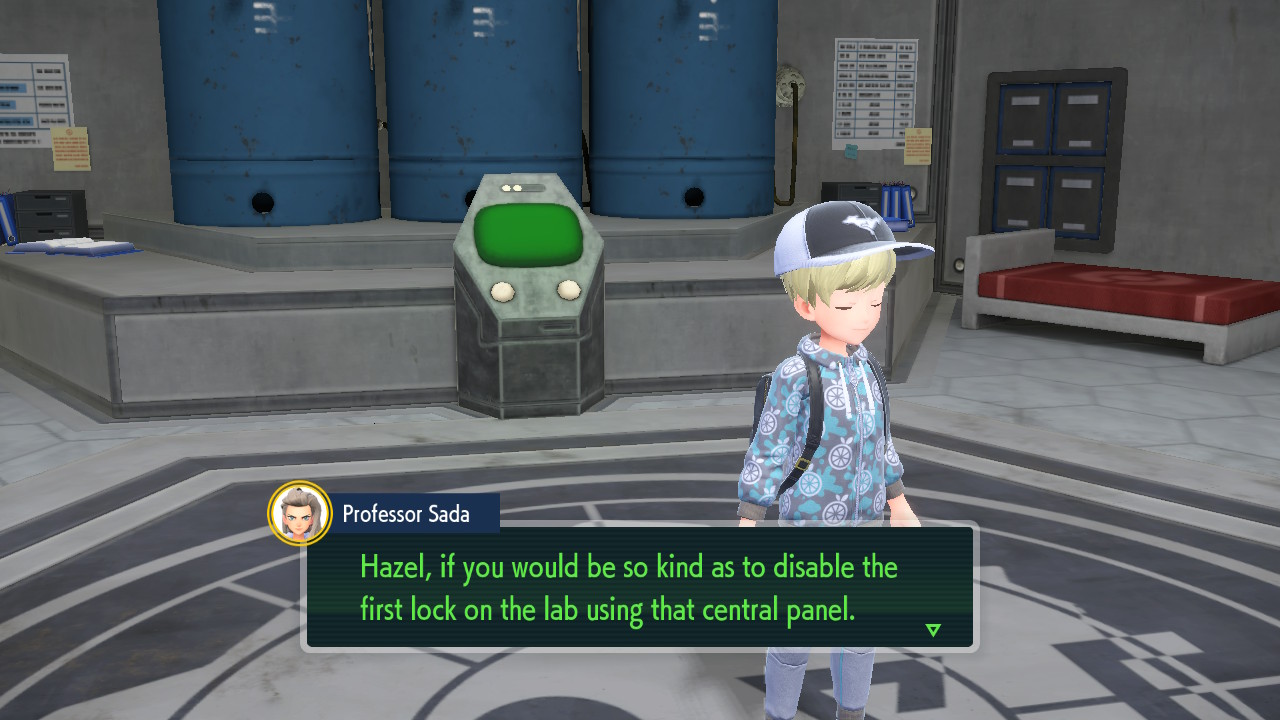Advance dialogue with the green arrow
The width and height of the screenshot is (1280, 720).
coord(933,630)
